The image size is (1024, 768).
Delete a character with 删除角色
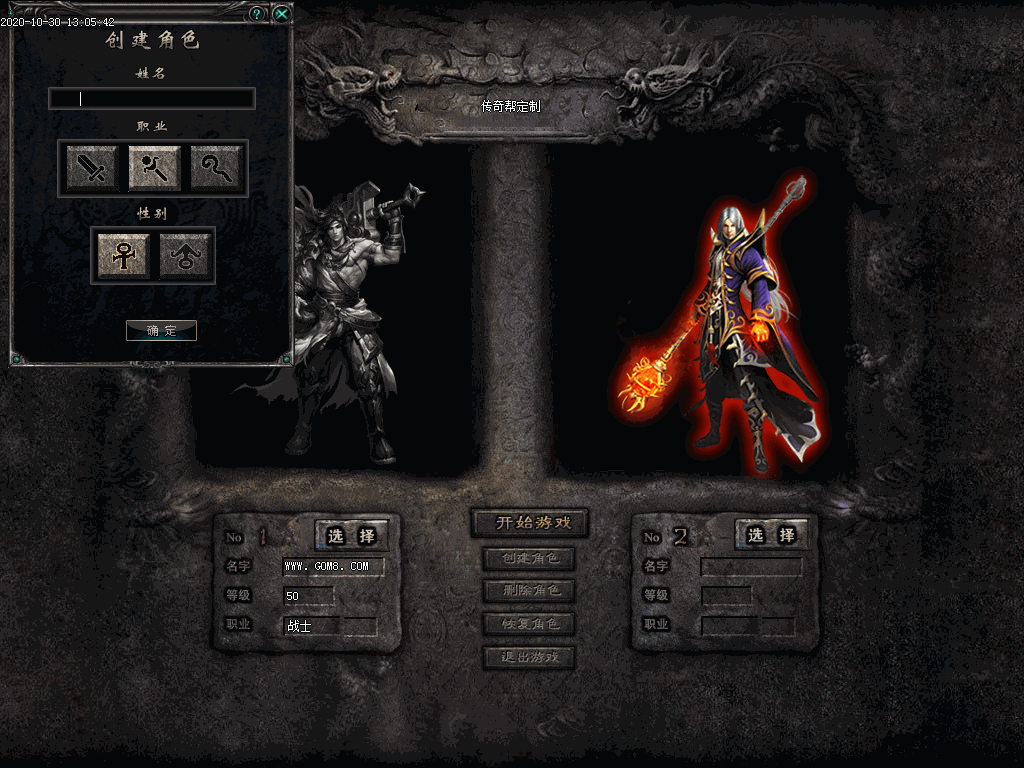tap(529, 591)
